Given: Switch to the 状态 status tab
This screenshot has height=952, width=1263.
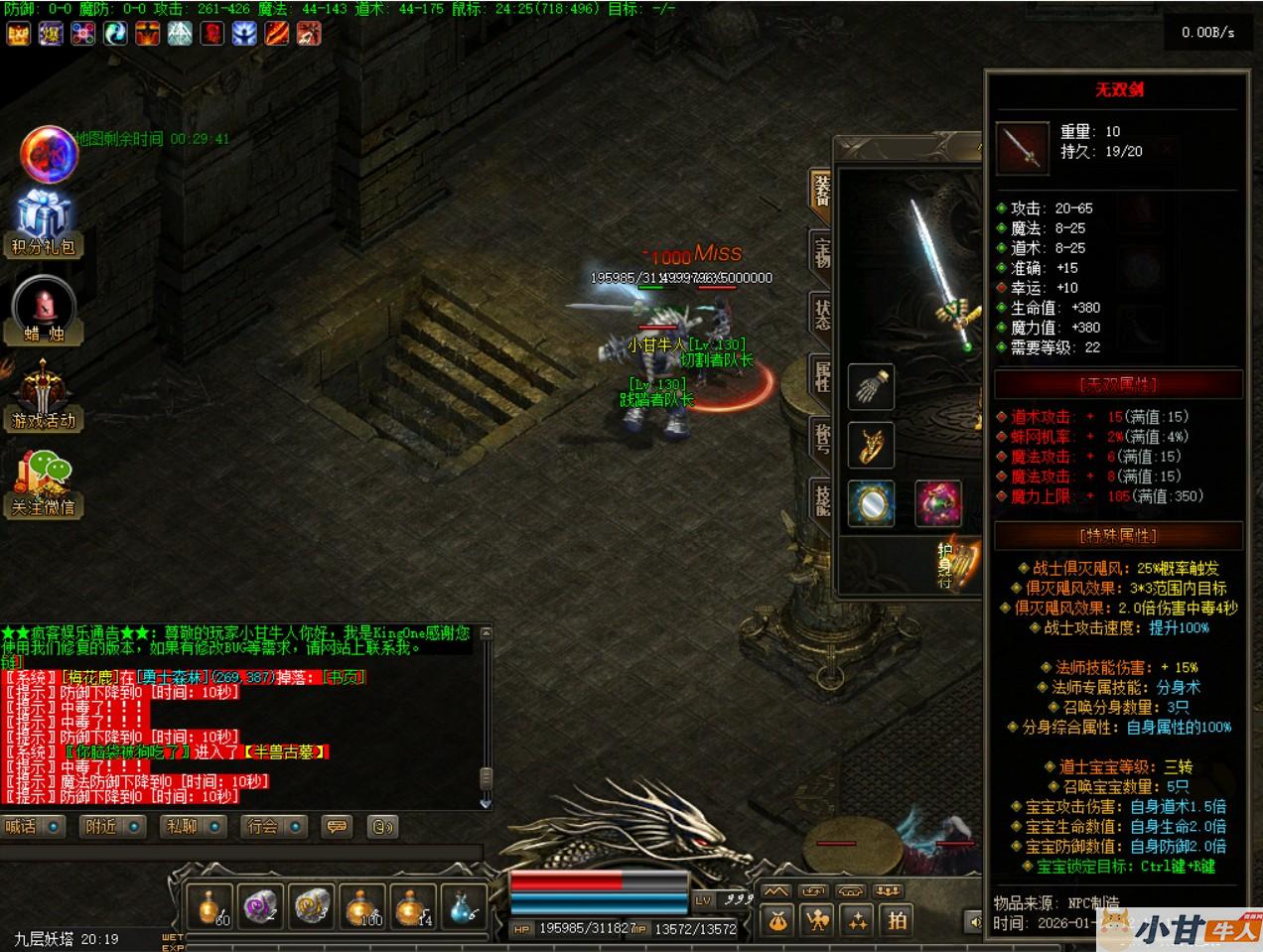Looking at the screenshot, I should point(822,315).
